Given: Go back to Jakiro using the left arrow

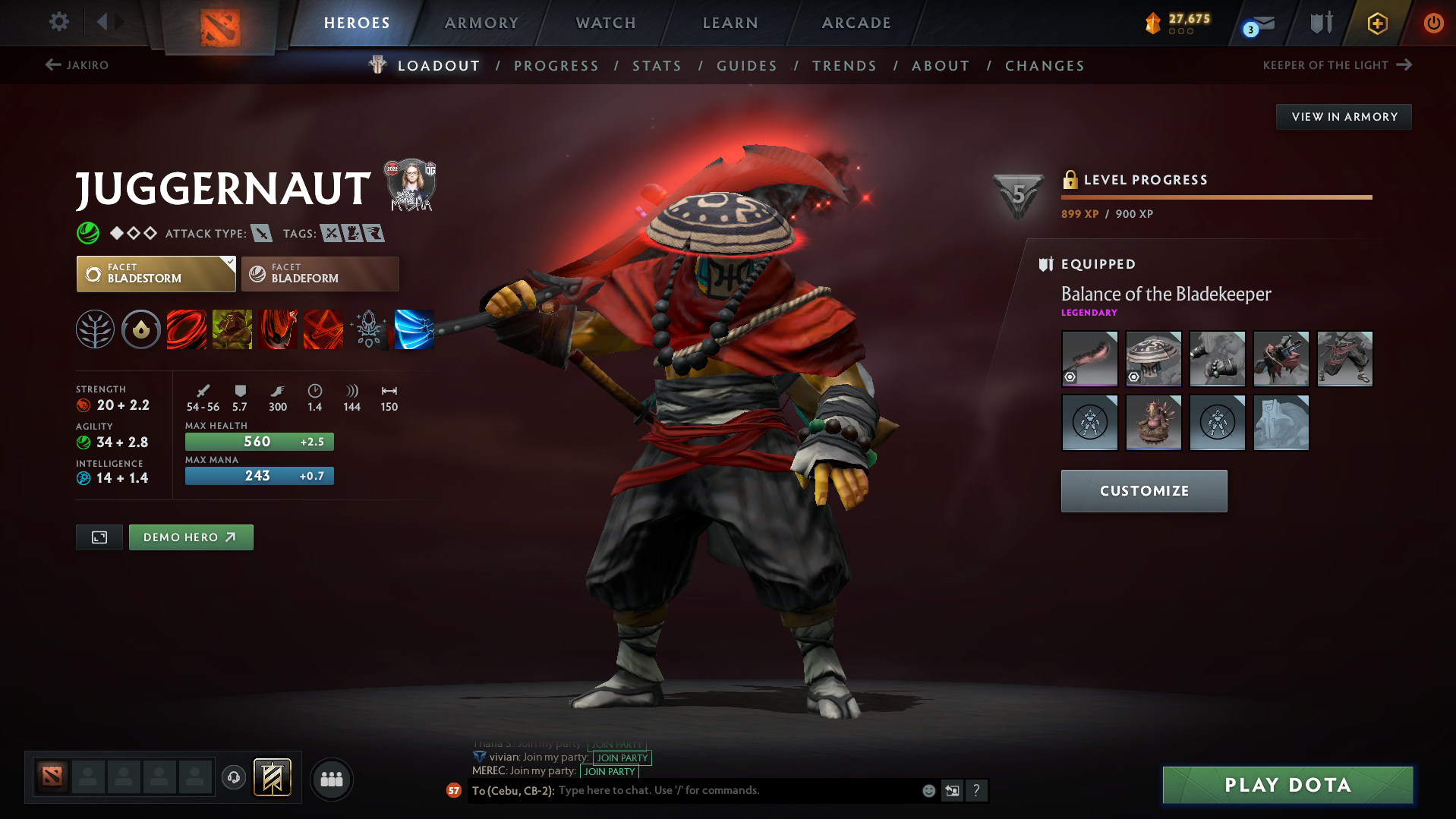Looking at the screenshot, I should 52,65.
